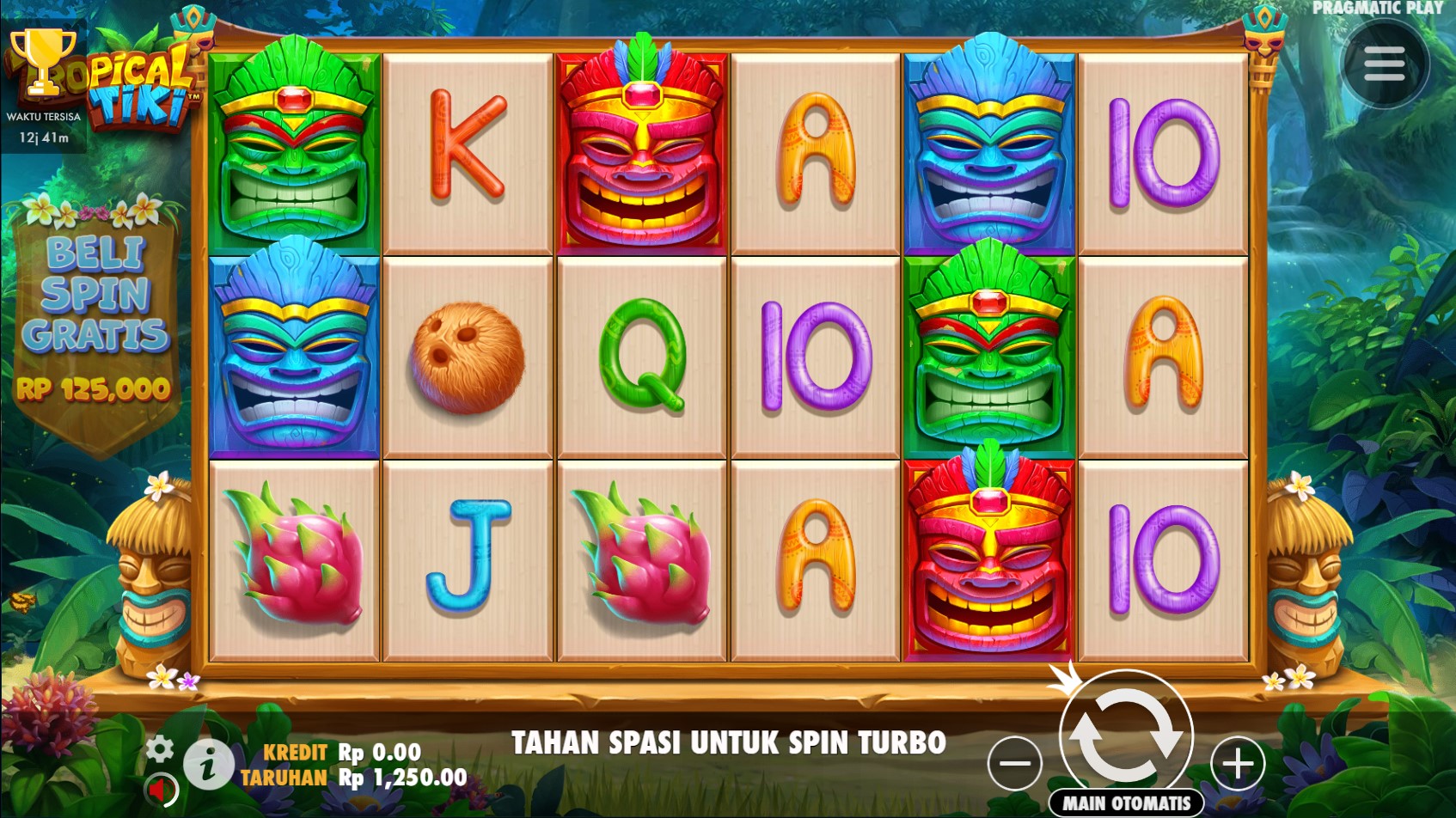Open the hamburger menu
This screenshot has width=1456, height=818.
tap(1383, 64)
